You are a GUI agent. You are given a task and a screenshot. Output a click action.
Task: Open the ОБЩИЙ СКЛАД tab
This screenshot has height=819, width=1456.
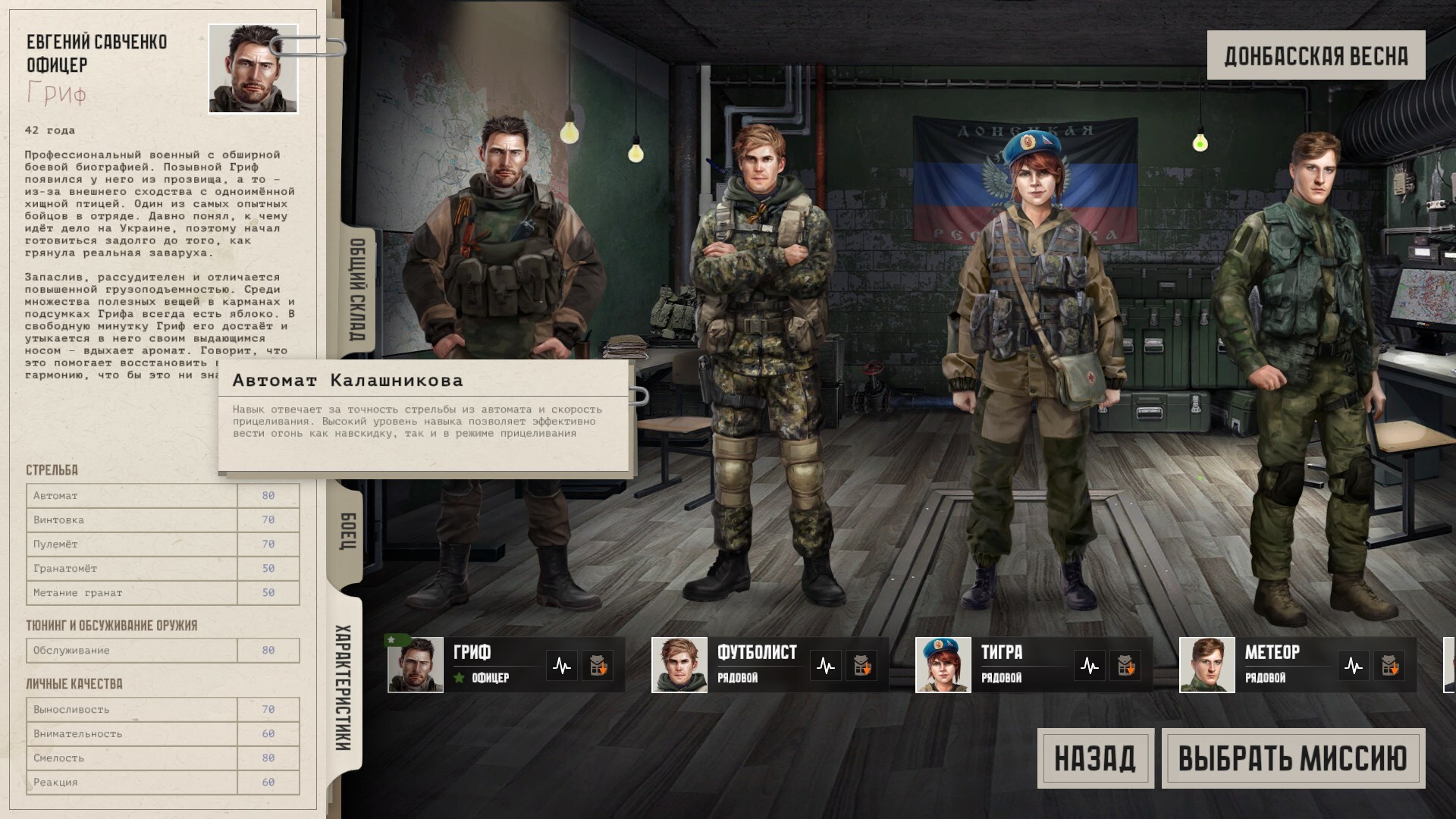click(x=357, y=290)
